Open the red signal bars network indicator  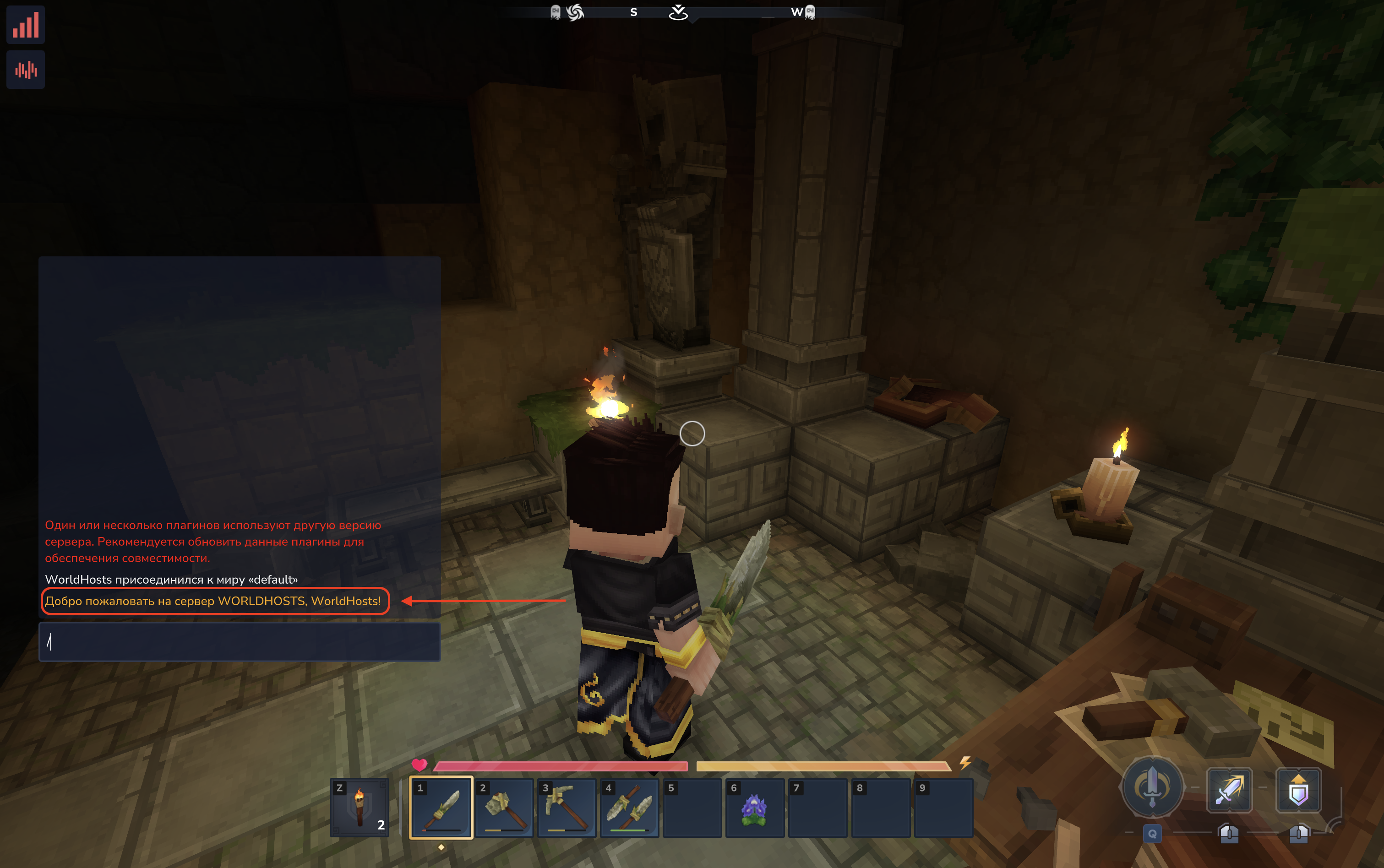pyautogui.click(x=26, y=25)
